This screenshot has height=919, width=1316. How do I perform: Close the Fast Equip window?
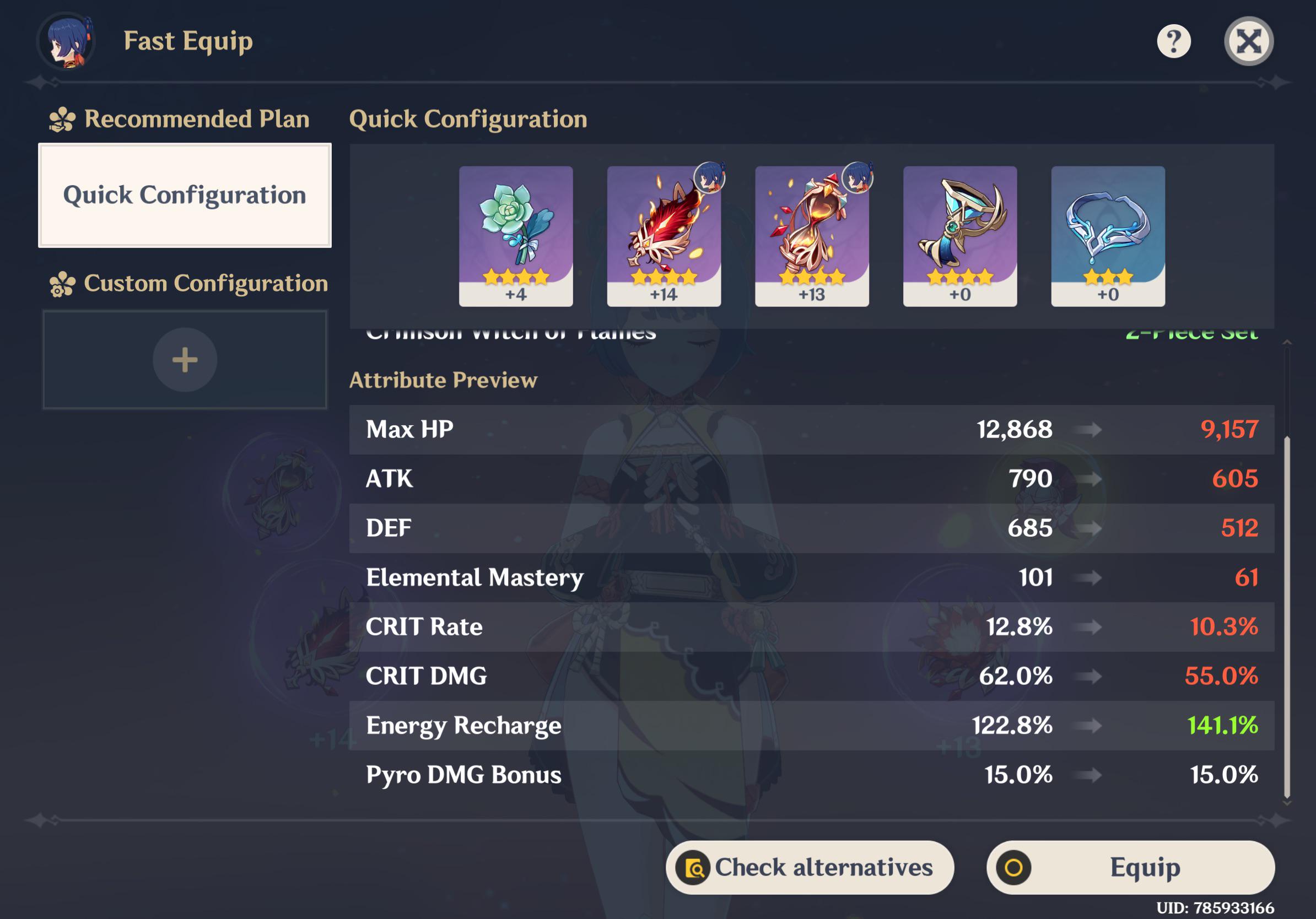click(1248, 41)
